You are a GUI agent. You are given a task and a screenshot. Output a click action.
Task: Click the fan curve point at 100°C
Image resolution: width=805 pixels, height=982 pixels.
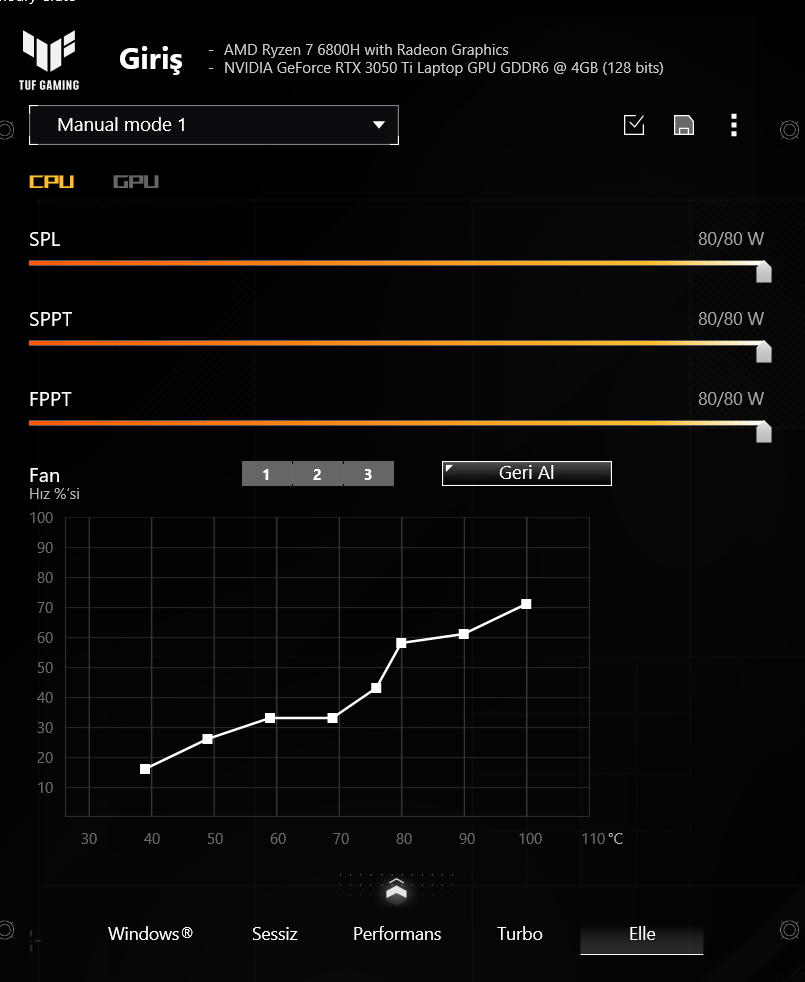coord(526,604)
